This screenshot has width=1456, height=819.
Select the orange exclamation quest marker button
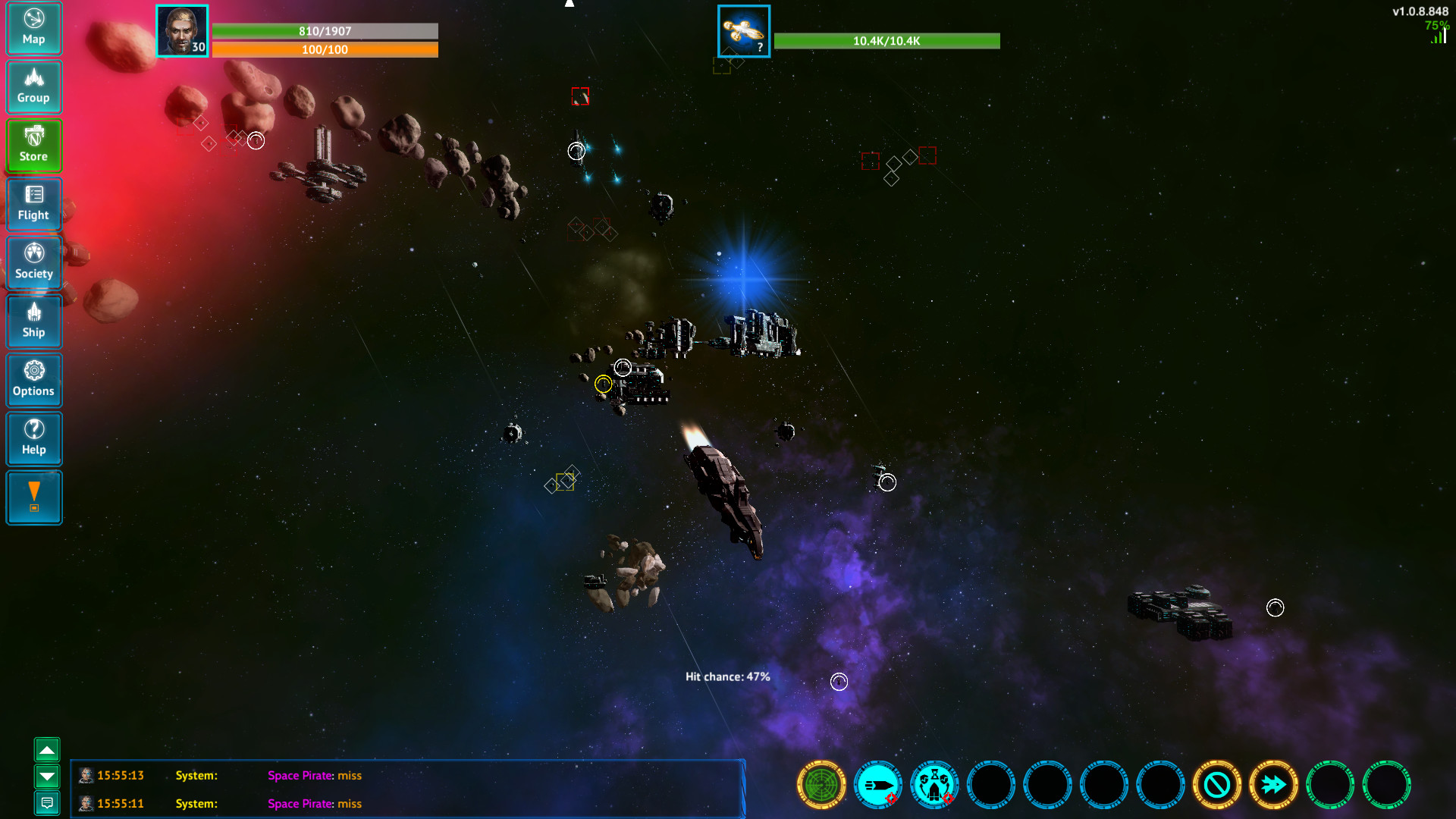[34, 497]
